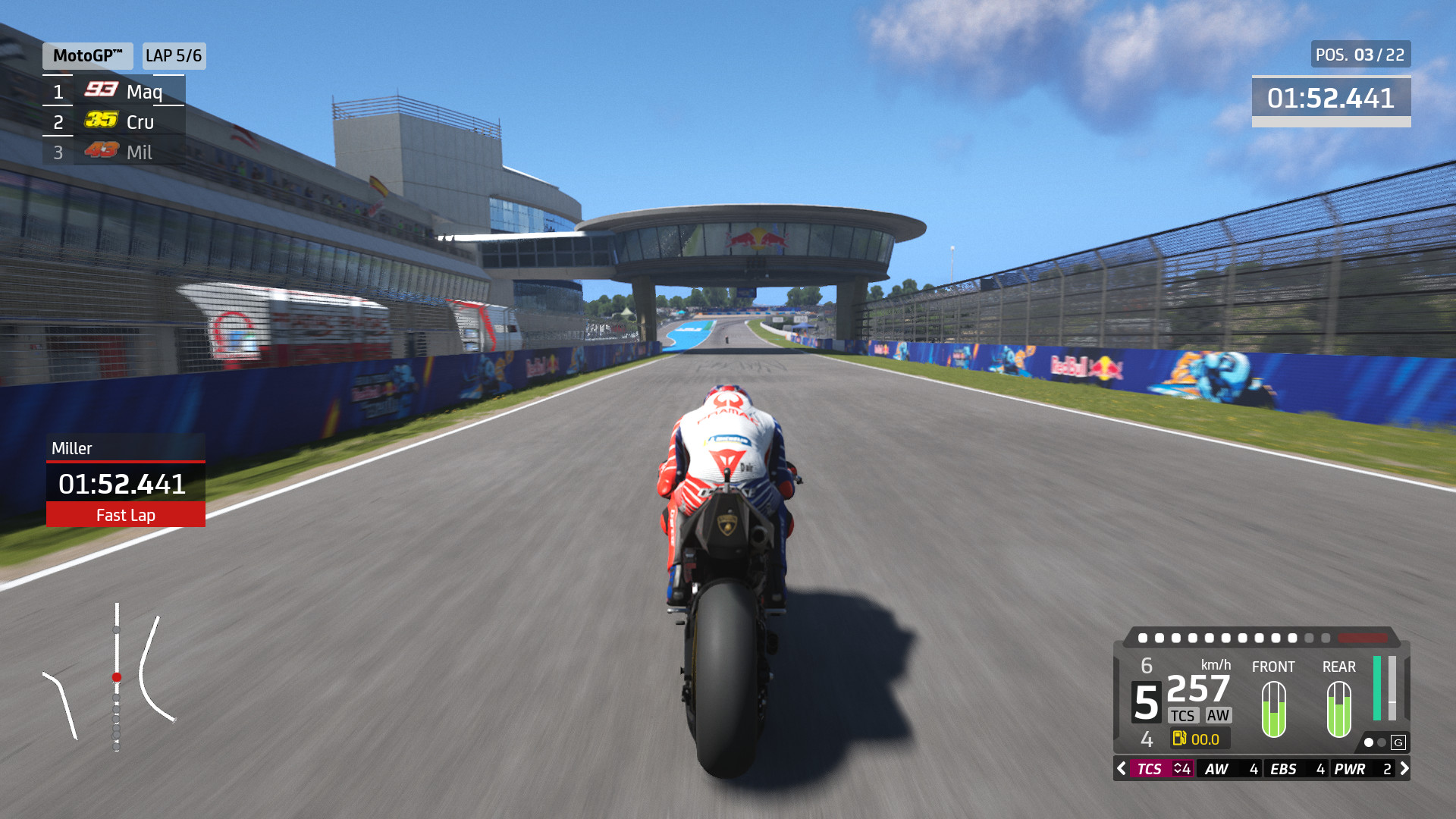Select Cru's row in the standings

114,122
